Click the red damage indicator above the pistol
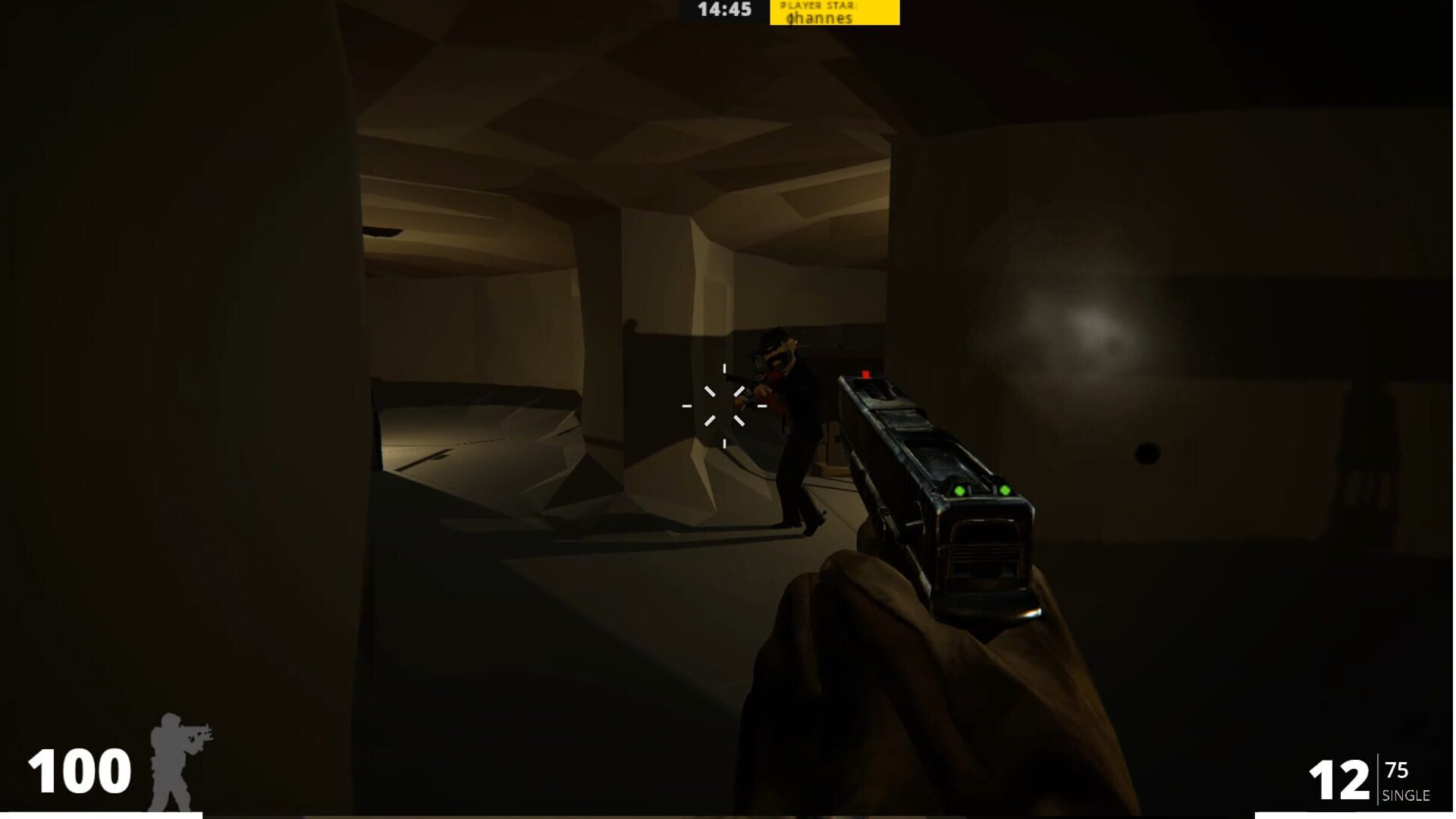This screenshot has height=819, width=1456. 864,375
